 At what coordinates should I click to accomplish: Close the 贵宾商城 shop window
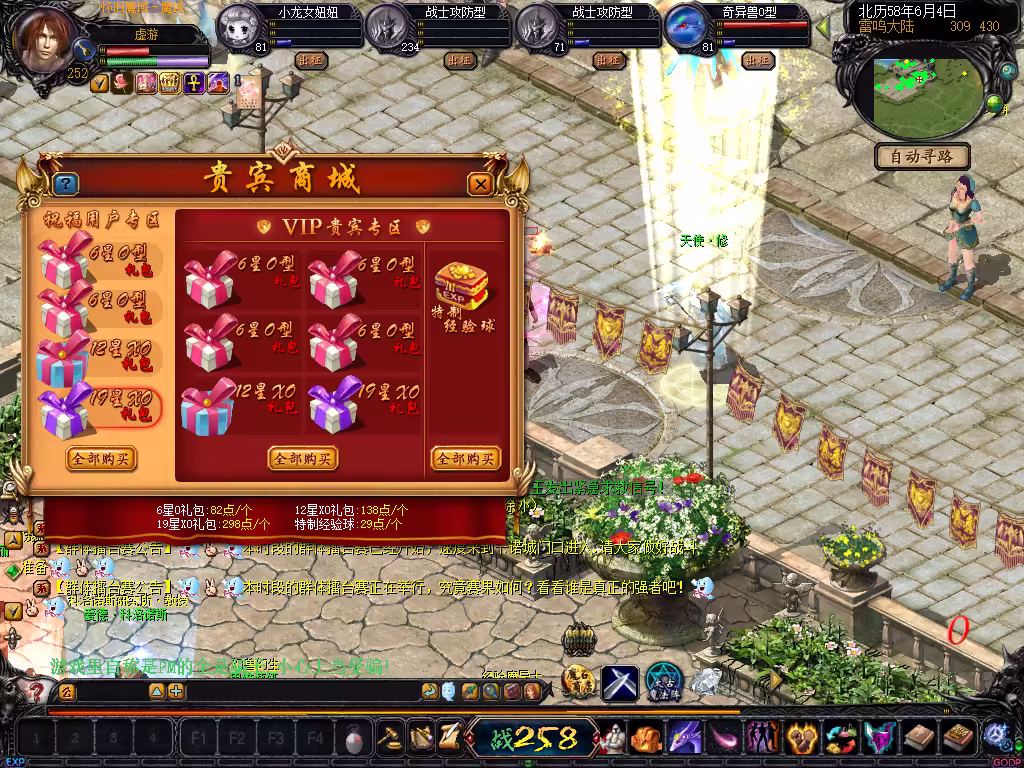coord(481,184)
